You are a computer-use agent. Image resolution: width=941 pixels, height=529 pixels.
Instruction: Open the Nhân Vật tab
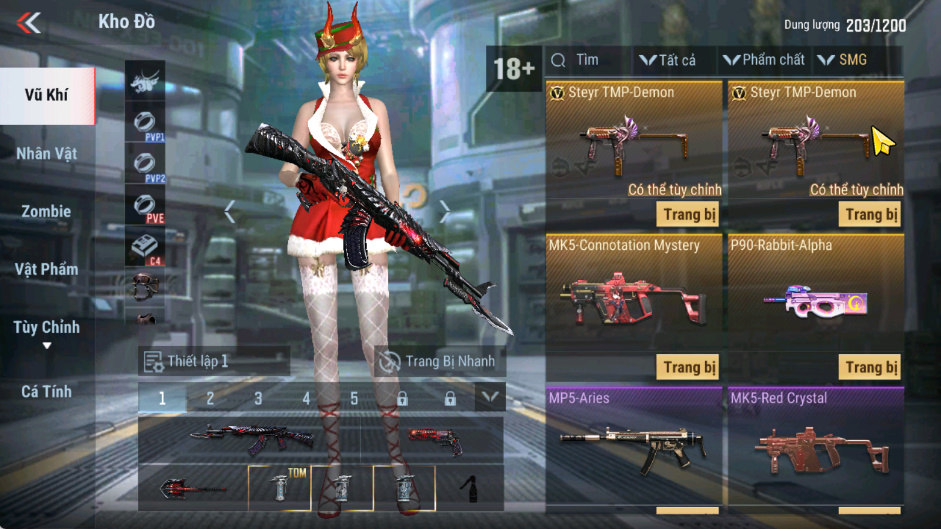click(47, 154)
